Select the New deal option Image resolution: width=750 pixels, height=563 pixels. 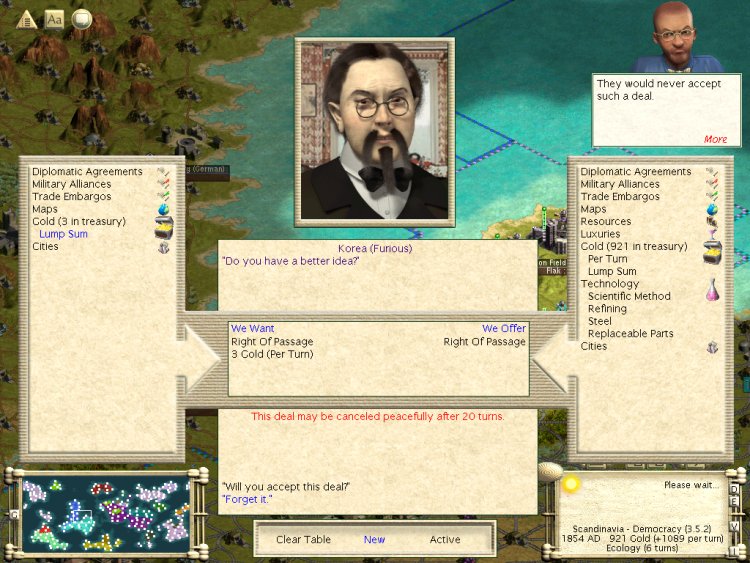374,539
